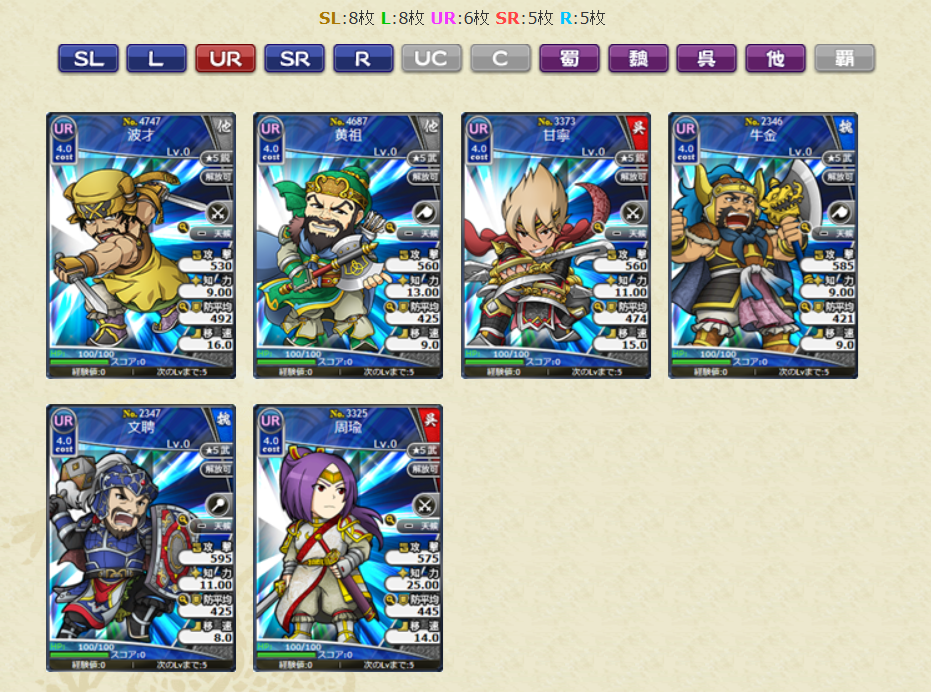Click the greyed 覇 filter button

coord(845,59)
